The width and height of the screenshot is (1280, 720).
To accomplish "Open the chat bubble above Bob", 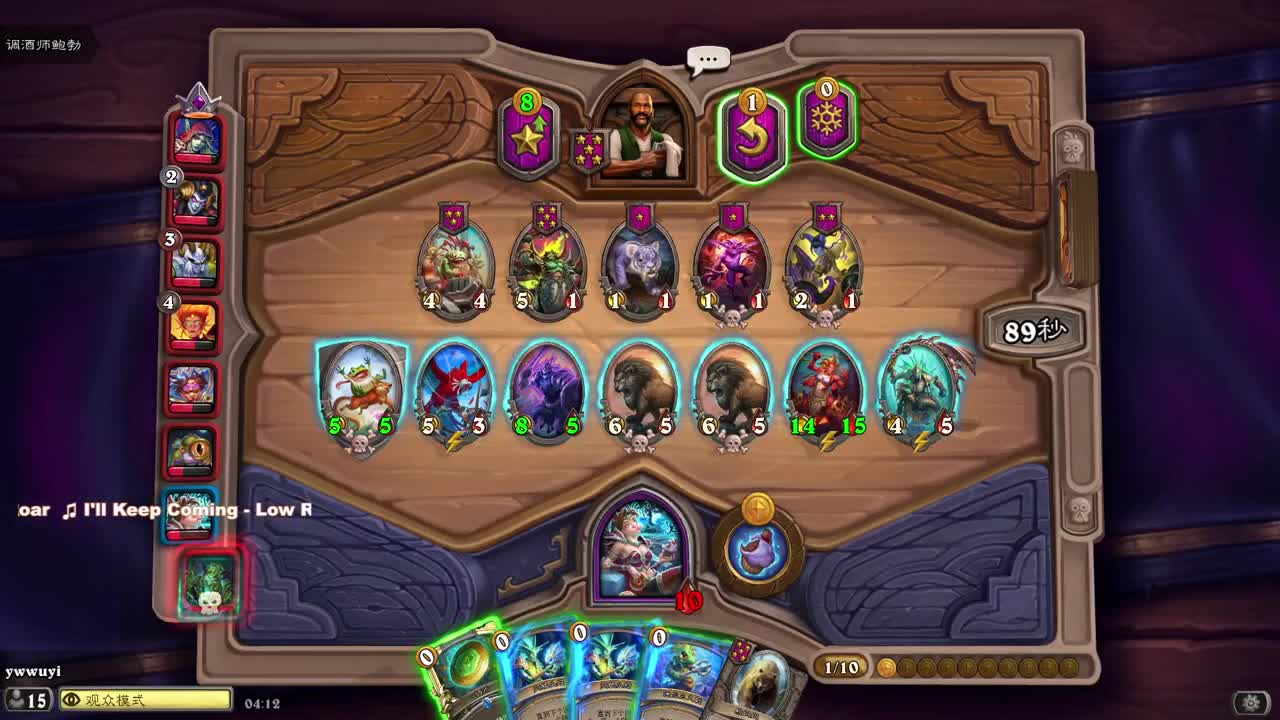I will coord(707,59).
